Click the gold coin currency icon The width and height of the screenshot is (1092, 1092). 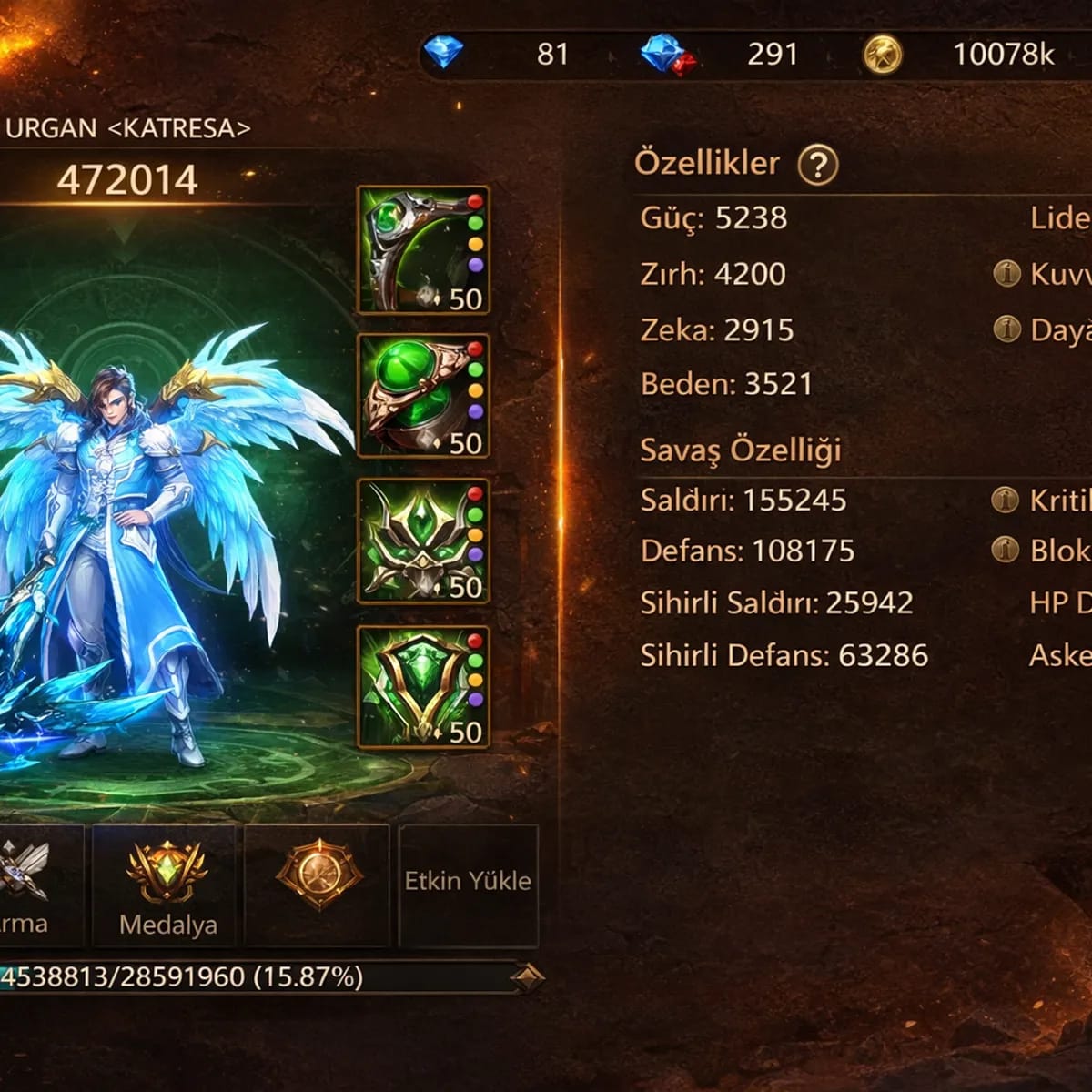tap(882, 55)
